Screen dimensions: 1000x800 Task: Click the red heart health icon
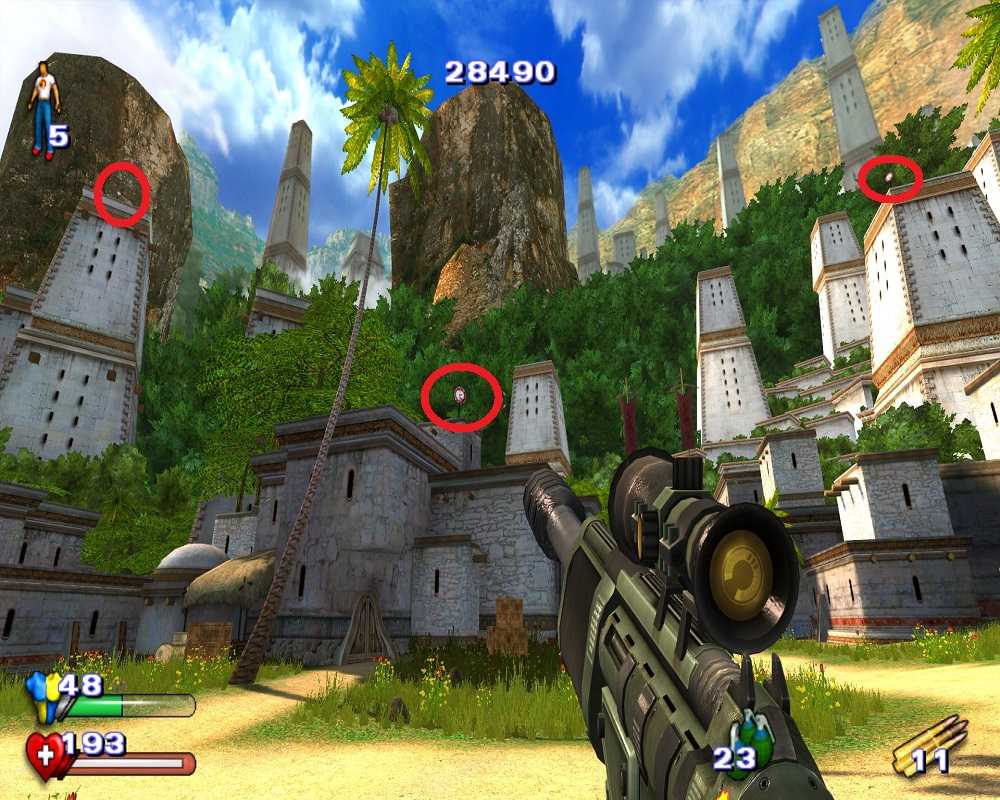tap(45, 755)
